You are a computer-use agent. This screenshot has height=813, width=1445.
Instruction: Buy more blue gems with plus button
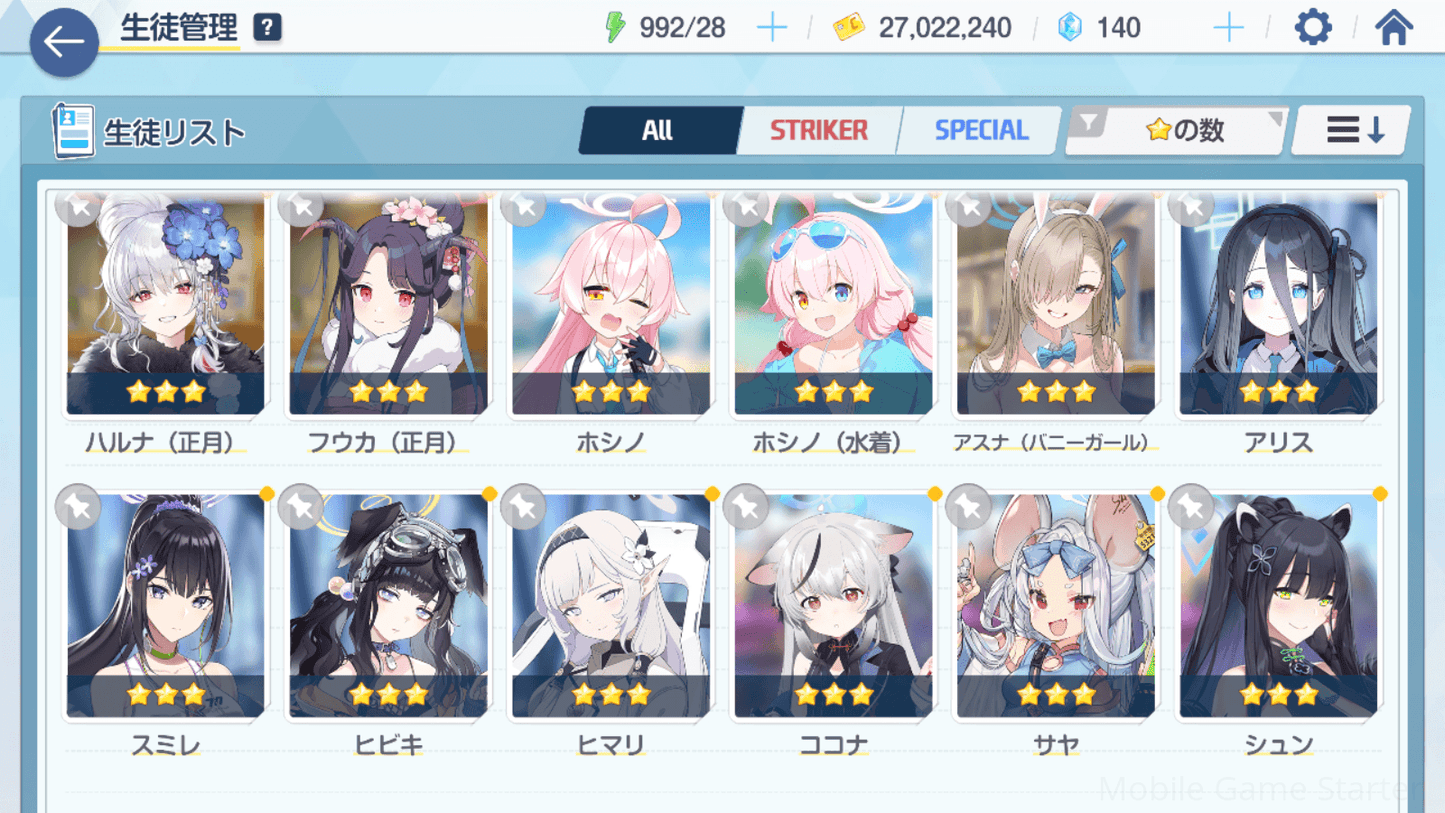[x=1228, y=28]
